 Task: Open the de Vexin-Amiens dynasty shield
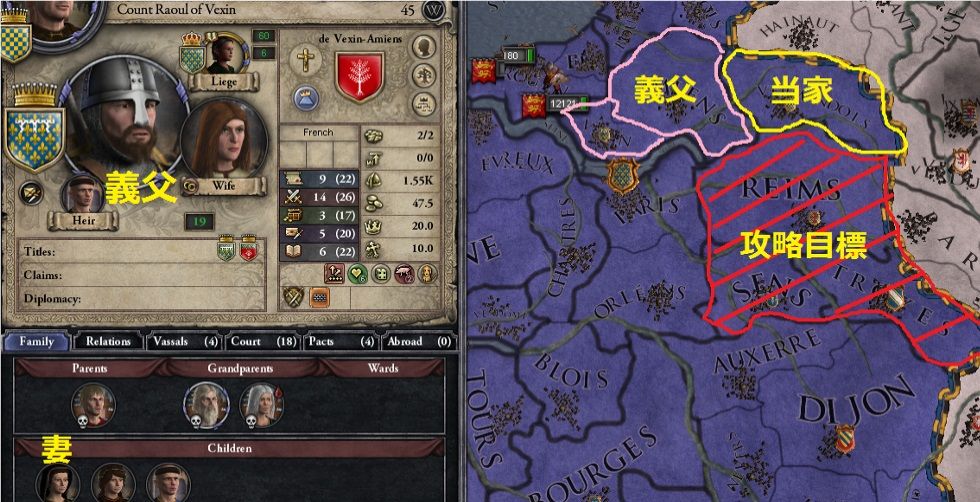(x=360, y=75)
